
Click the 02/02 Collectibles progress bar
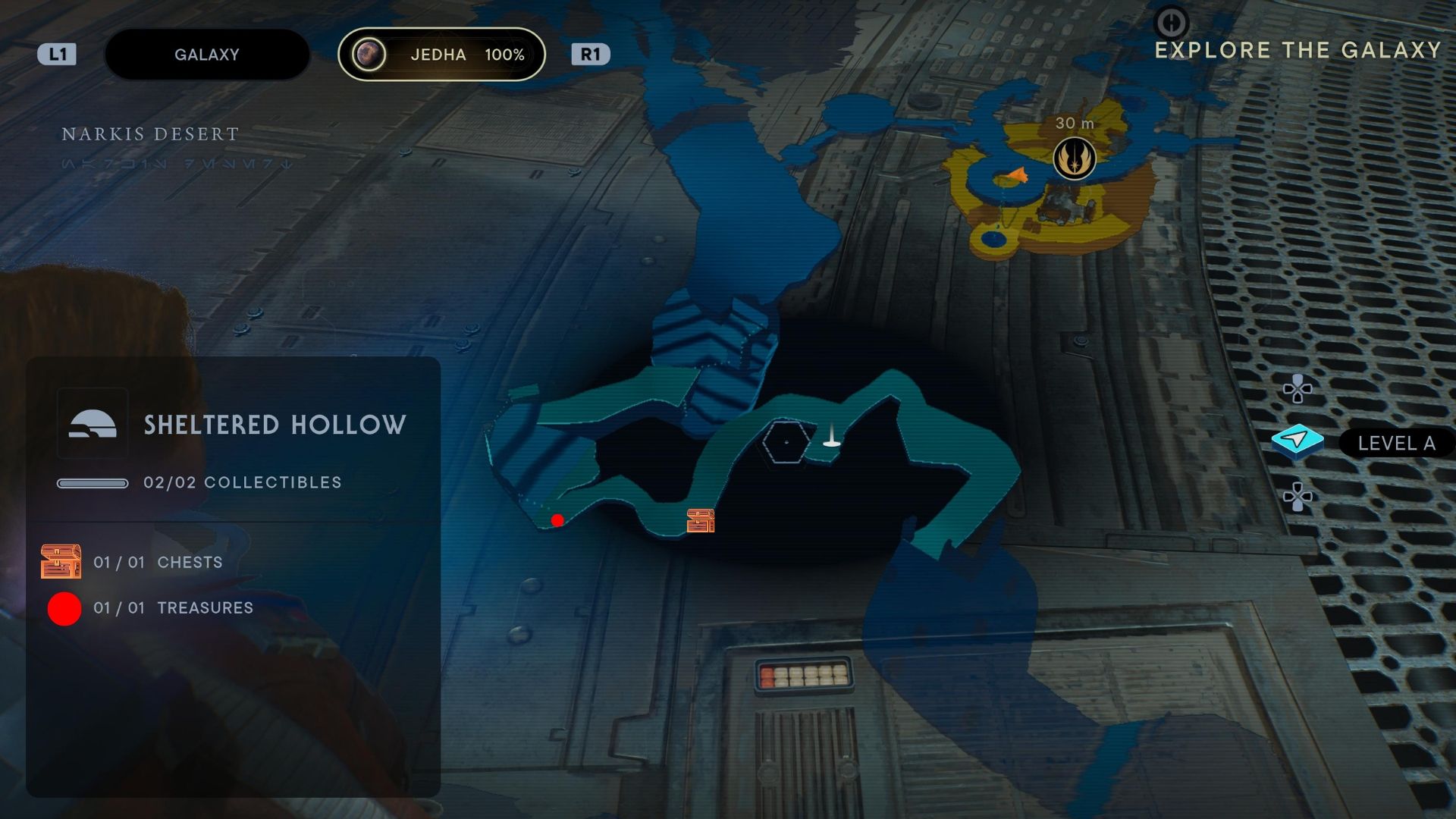point(93,482)
